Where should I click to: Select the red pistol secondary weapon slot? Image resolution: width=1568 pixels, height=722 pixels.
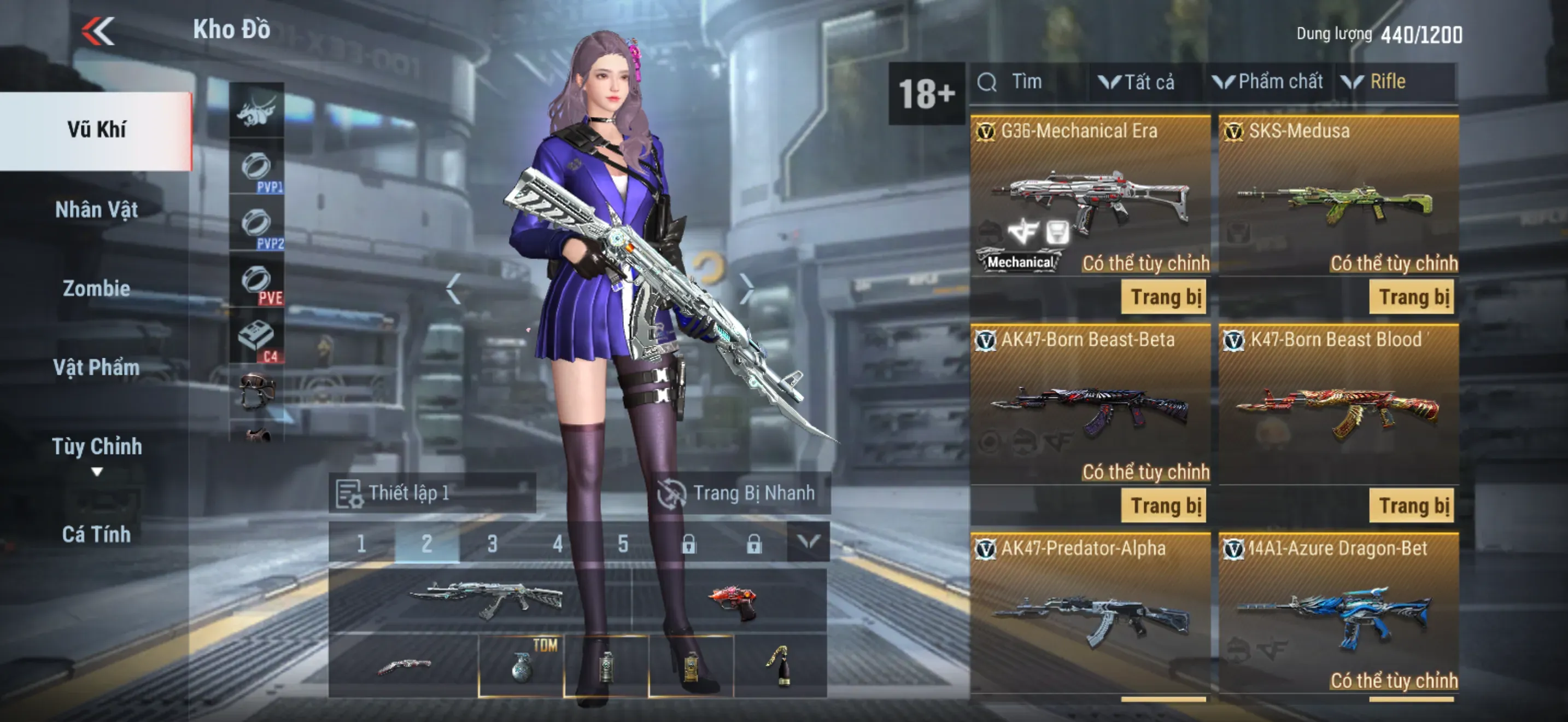coord(730,601)
